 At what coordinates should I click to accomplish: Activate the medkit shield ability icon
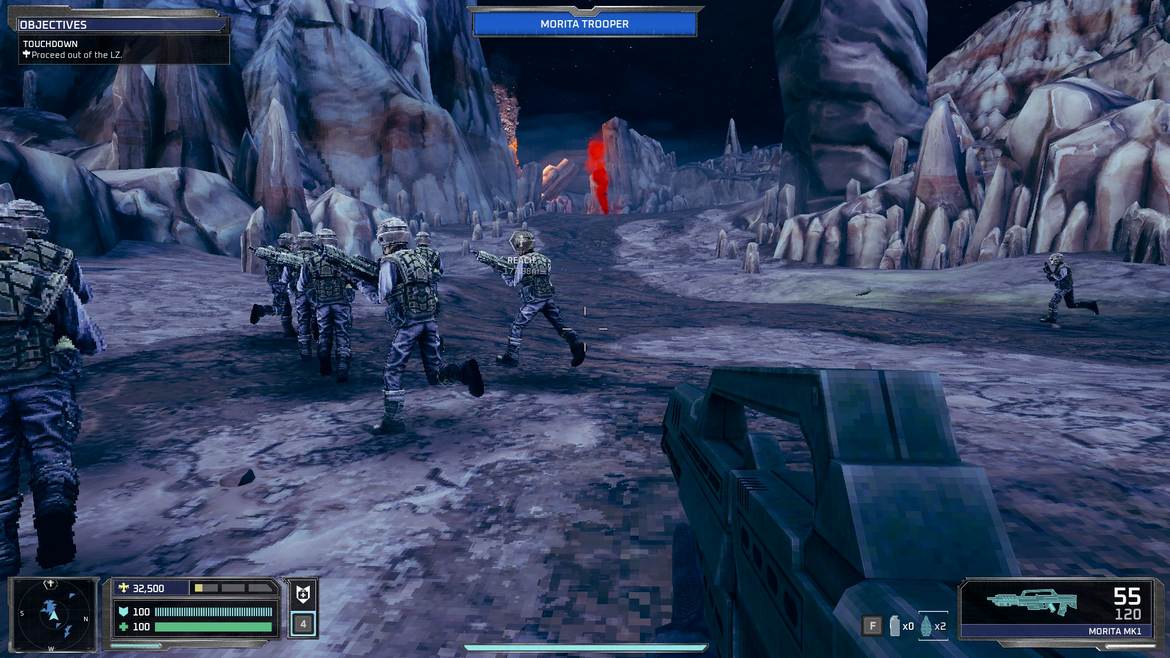click(x=302, y=593)
